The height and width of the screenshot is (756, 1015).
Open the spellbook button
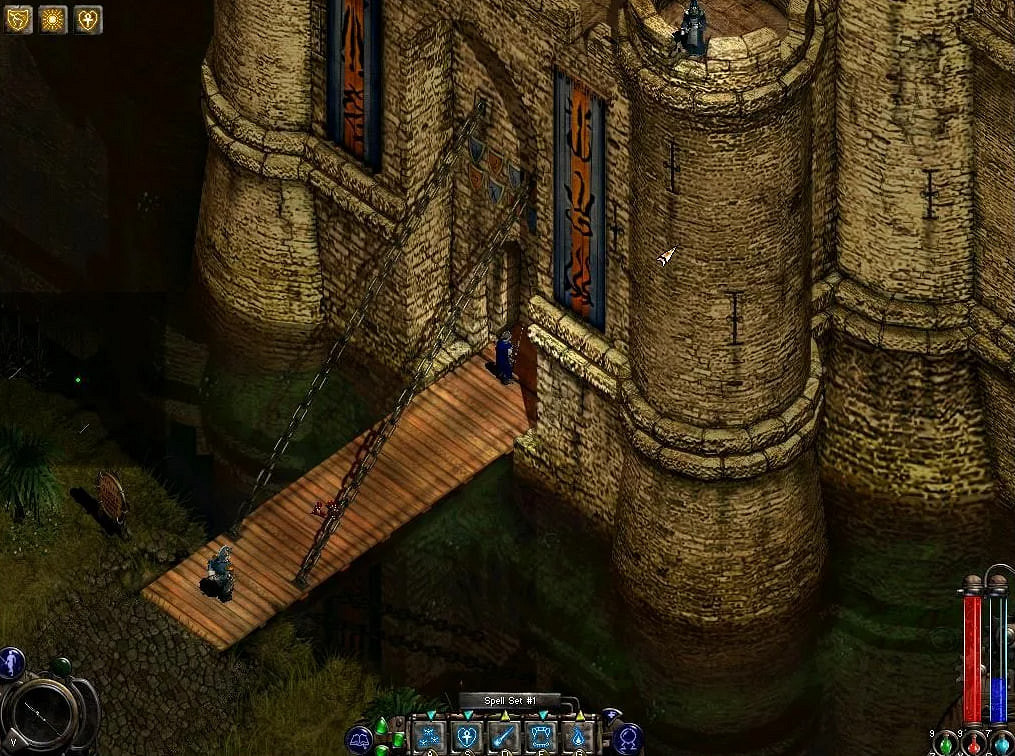point(358,739)
